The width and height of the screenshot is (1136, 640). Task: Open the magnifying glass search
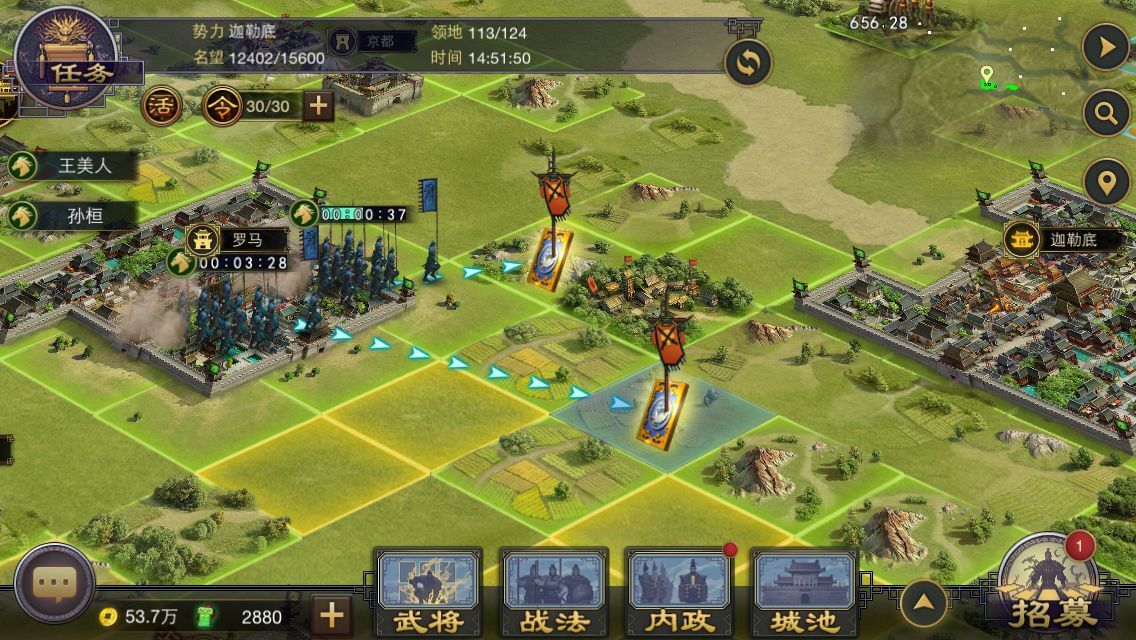[x=1106, y=114]
